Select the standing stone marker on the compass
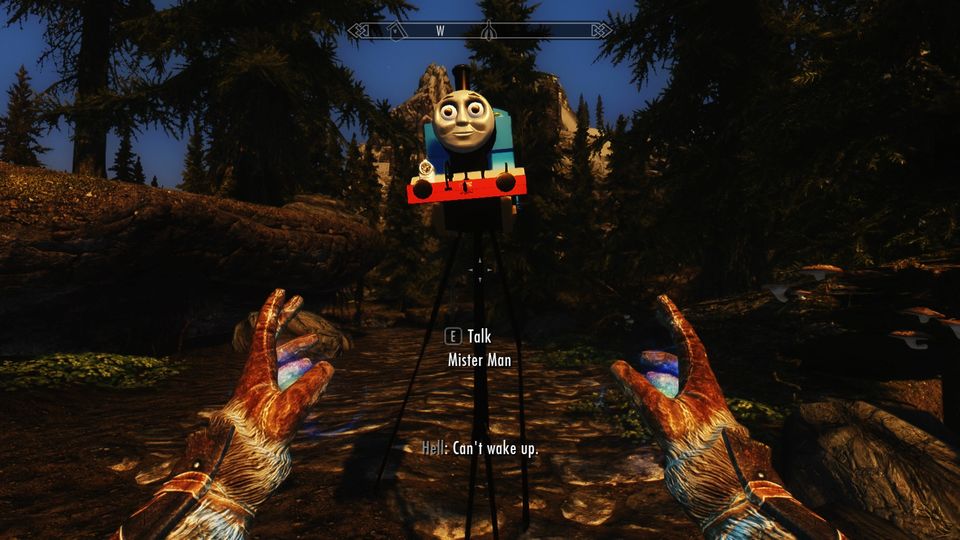The height and width of the screenshot is (540, 960). (x=489, y=31)
